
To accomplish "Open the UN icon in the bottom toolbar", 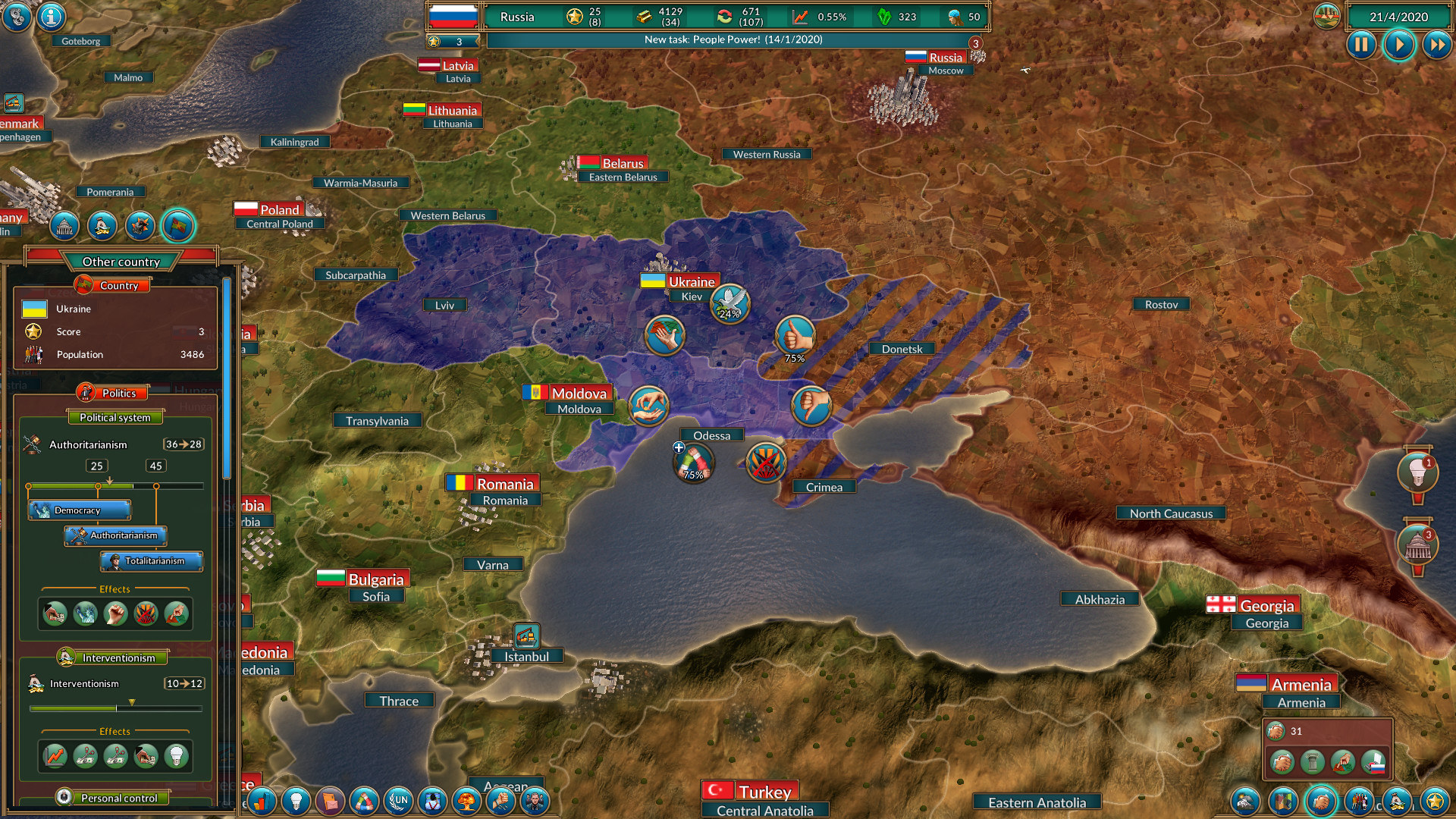I will [399, 802].
